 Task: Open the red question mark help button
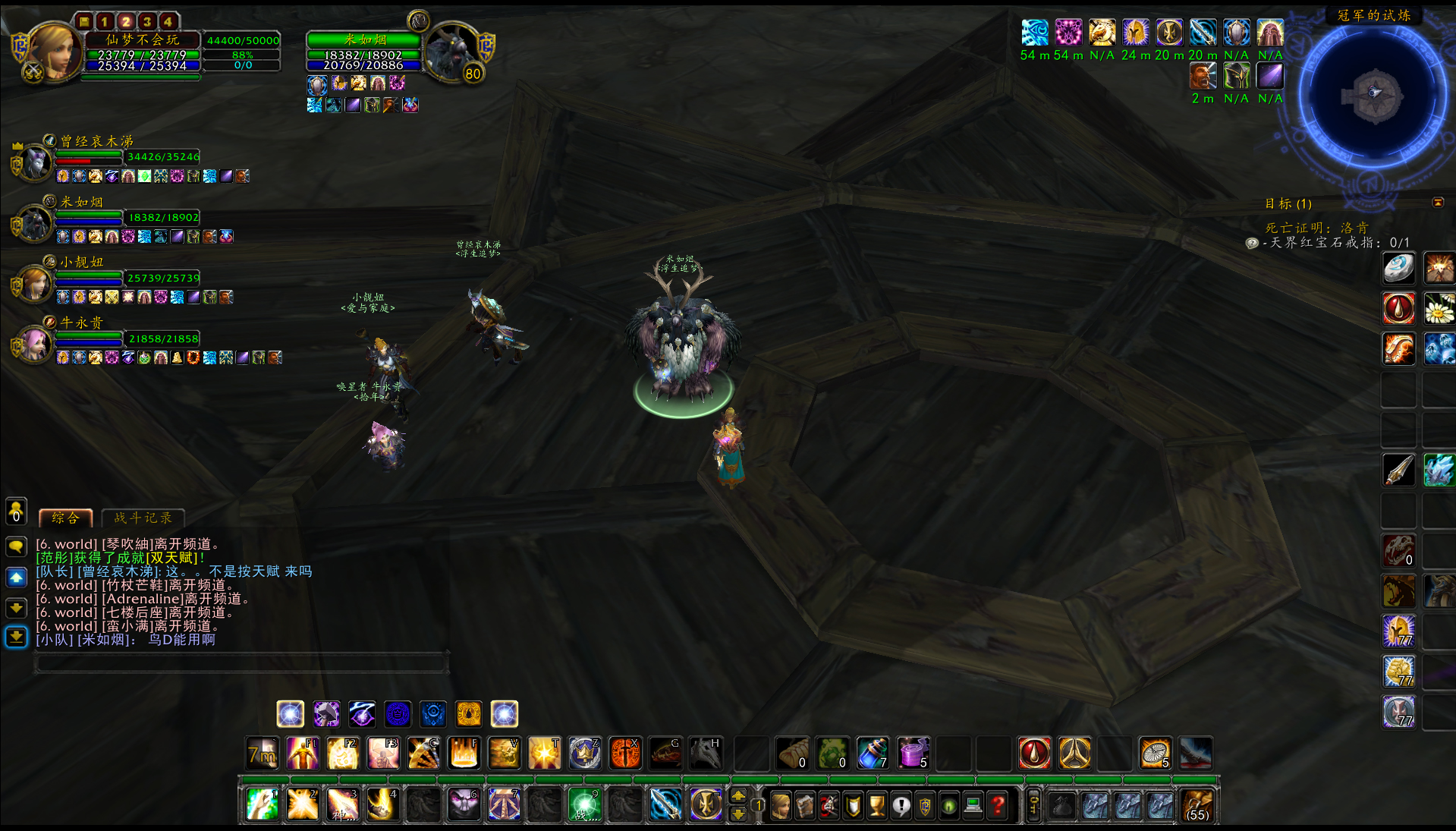coord(998,805)
